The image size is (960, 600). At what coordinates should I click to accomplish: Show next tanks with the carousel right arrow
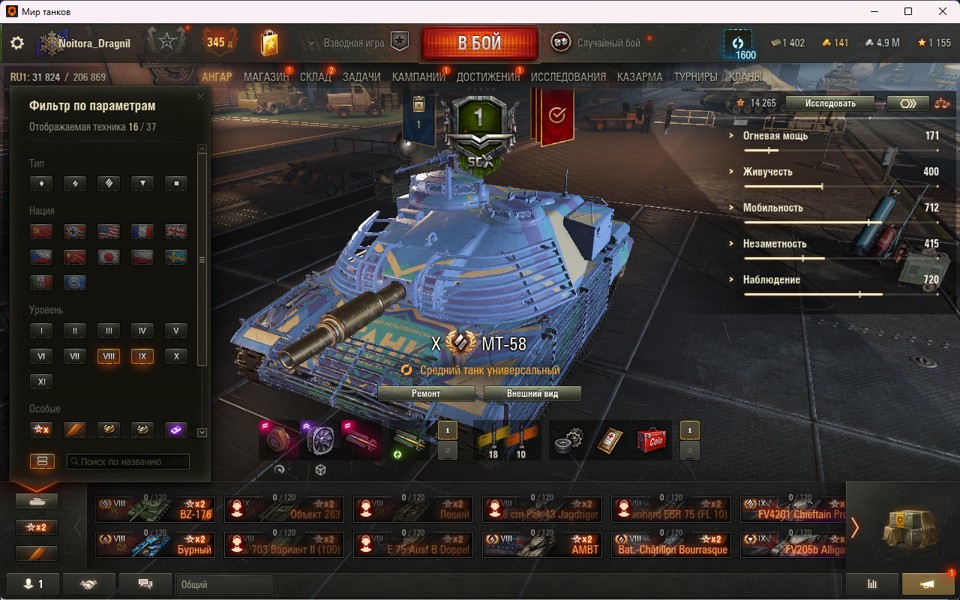pyautogui.click(x=854, y=527)
